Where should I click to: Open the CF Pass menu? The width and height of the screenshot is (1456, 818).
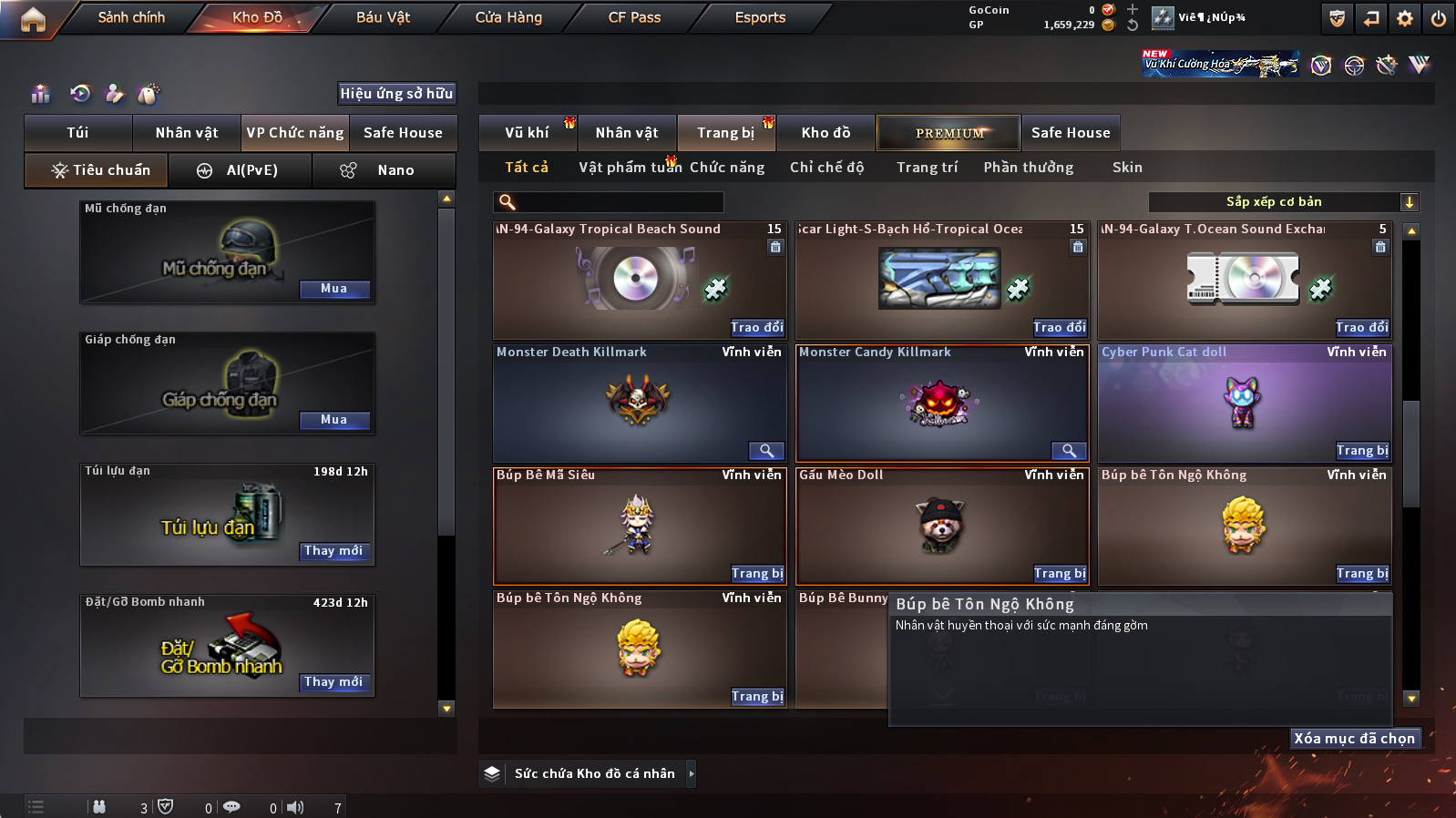[634, 17]
